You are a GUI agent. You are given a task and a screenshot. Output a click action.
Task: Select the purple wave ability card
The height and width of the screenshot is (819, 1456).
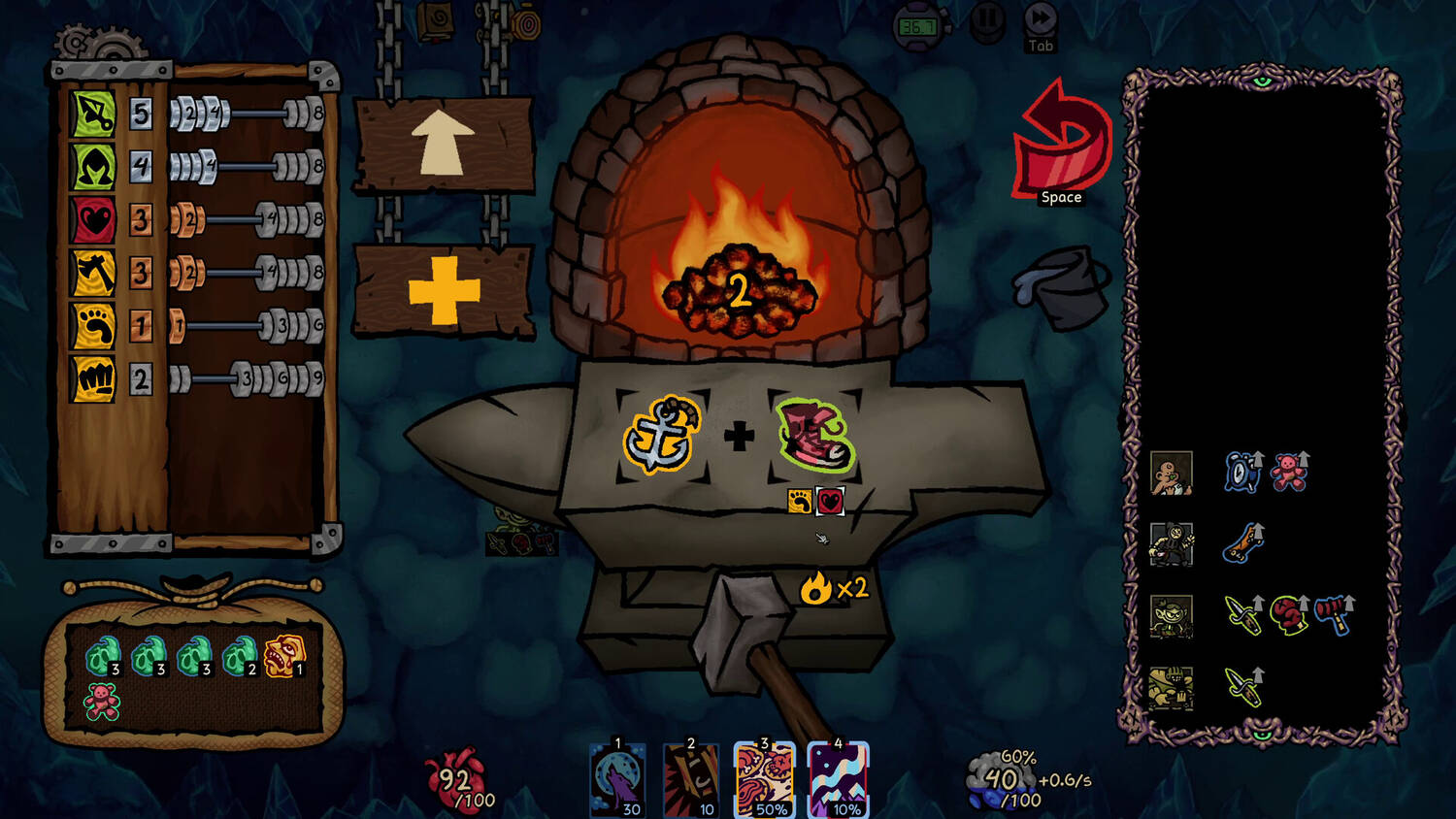(837, 779)
